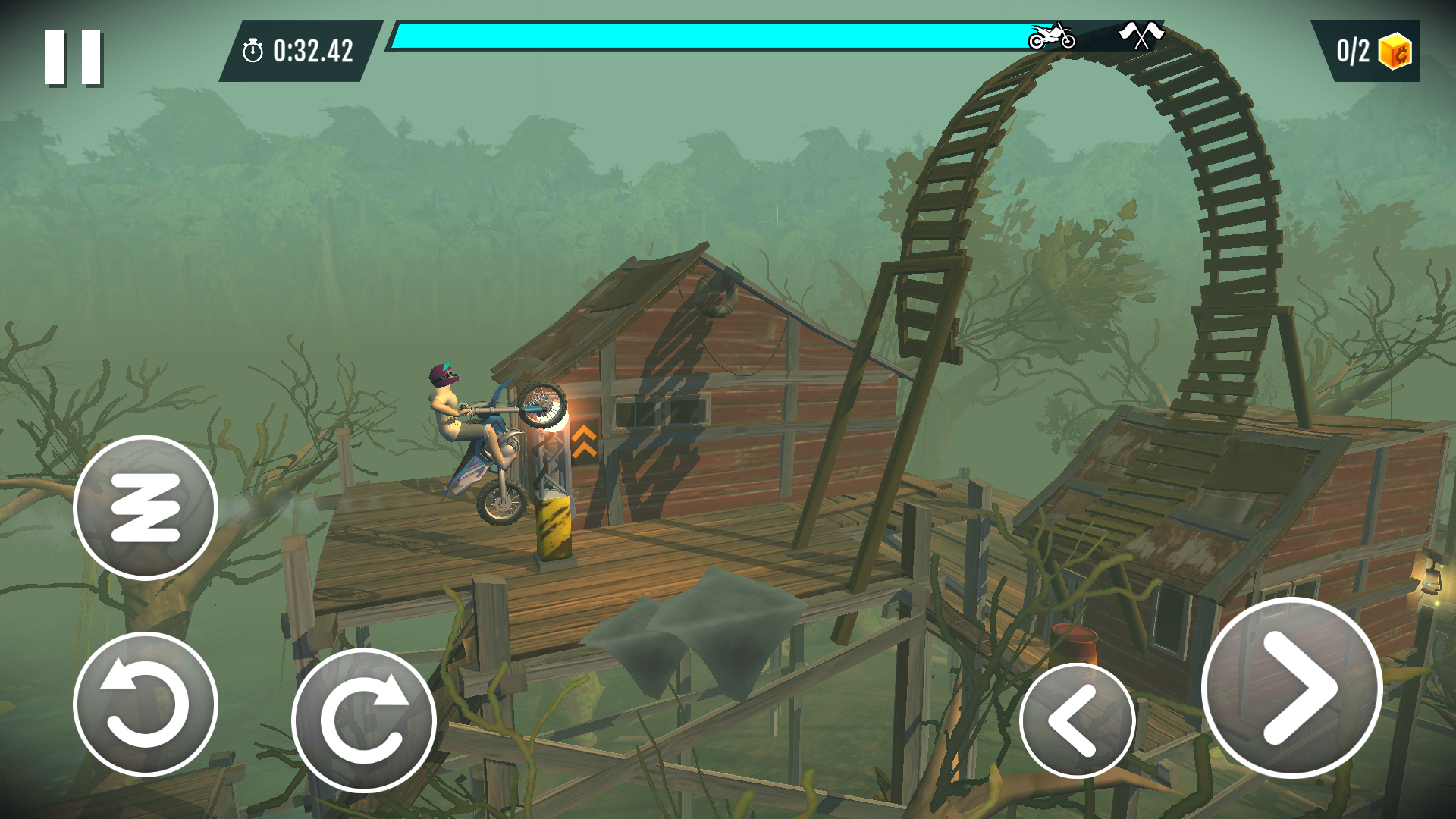Tap the cyan level progress bar
Viewport: 1456px width, 819px height.
(x=720, y=34)
